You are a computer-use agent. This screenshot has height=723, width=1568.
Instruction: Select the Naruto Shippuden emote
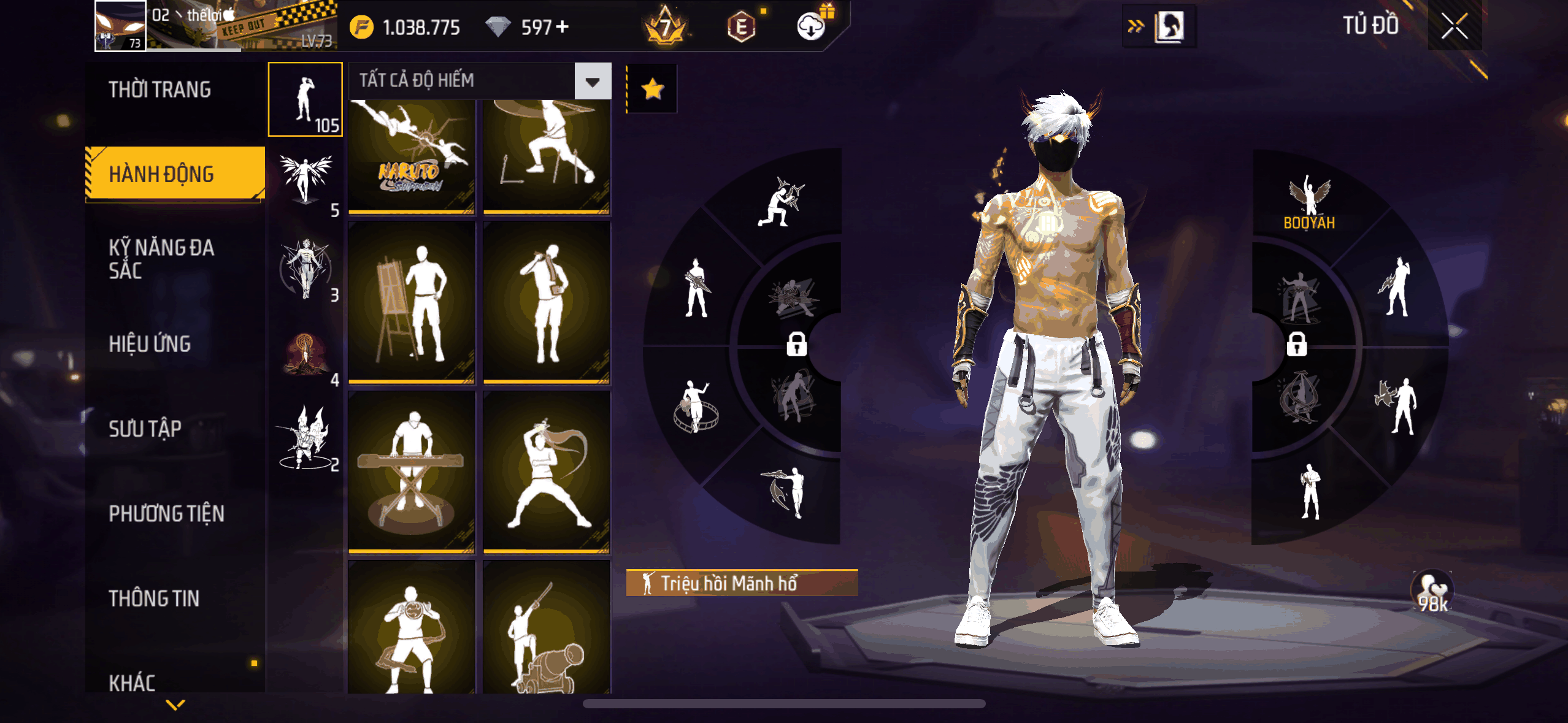click(412, 156)
